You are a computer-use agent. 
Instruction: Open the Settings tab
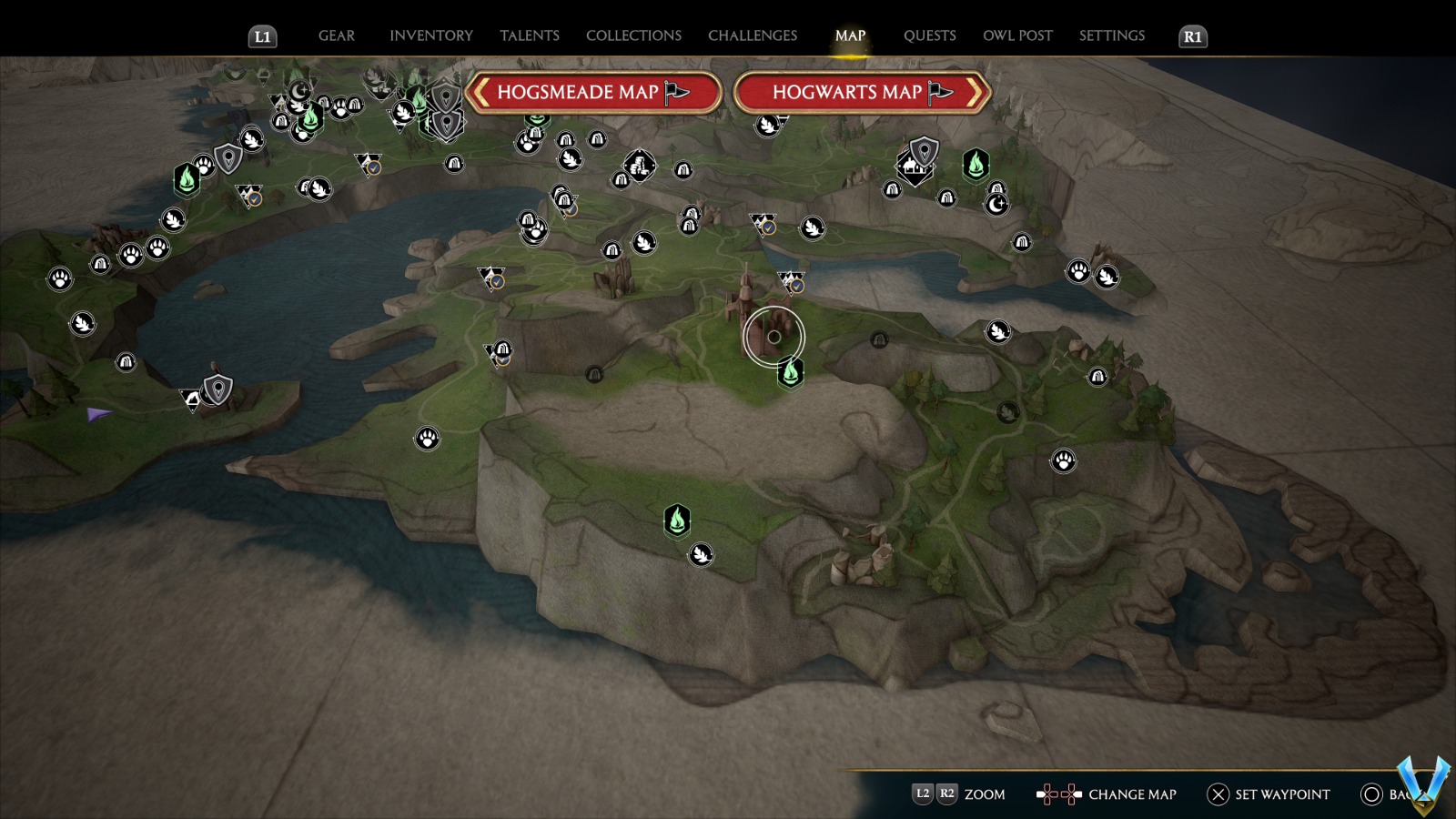tap(1111, 35)
